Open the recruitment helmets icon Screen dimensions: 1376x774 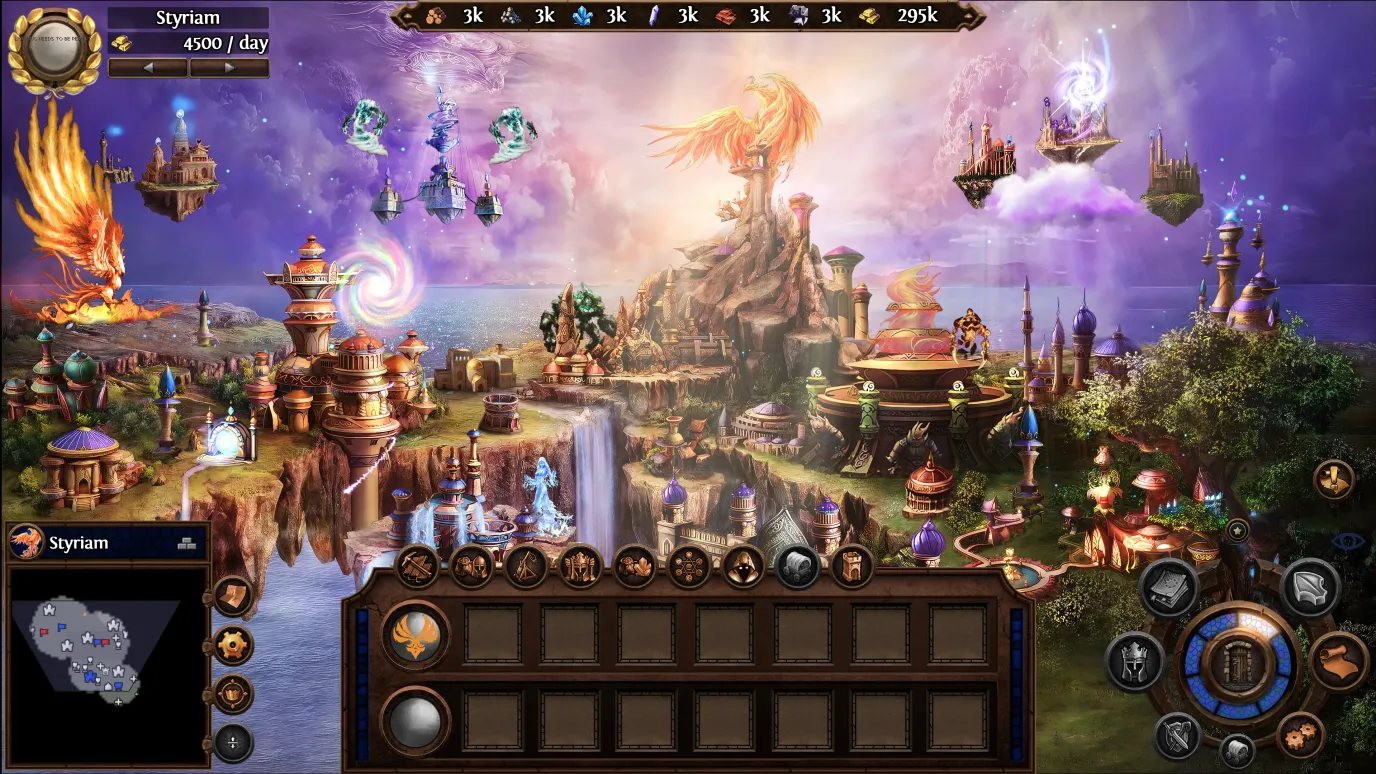point(472,566)
